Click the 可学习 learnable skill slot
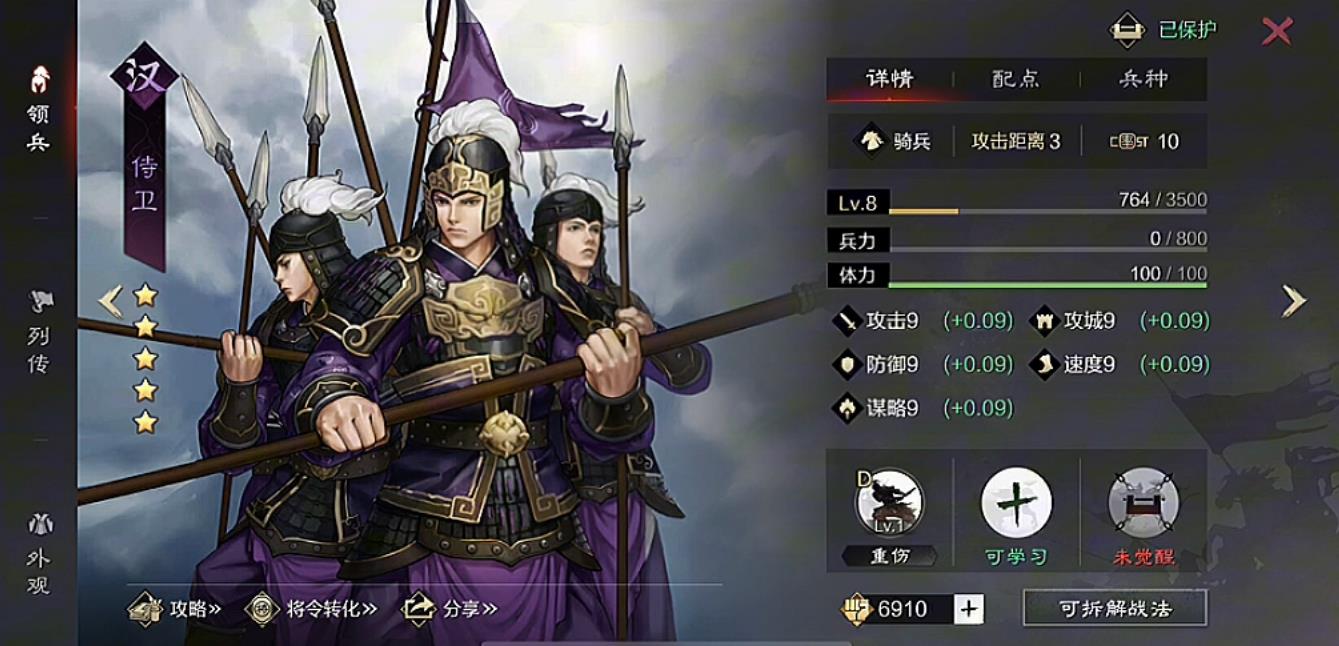 (x=1016, y=503)
